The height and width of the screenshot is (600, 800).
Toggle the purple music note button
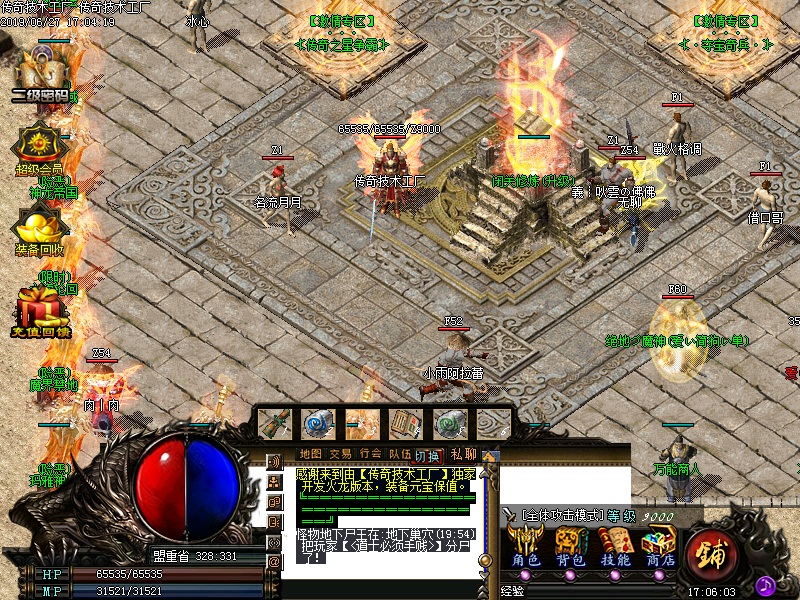click(x=766, y=585)
